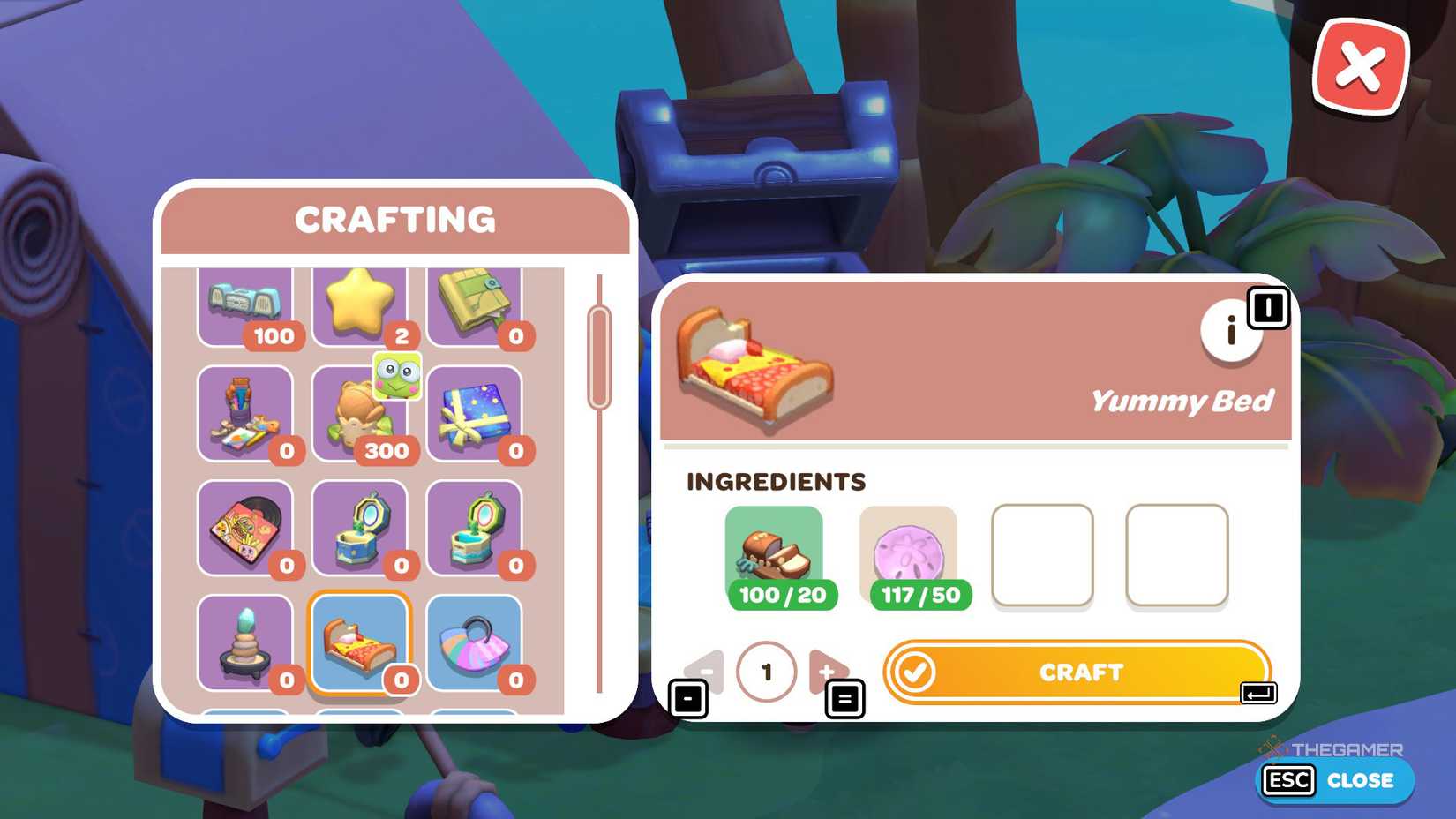Select the Yummy Bed recipe in crafting grid

click(x=364, y=644)
